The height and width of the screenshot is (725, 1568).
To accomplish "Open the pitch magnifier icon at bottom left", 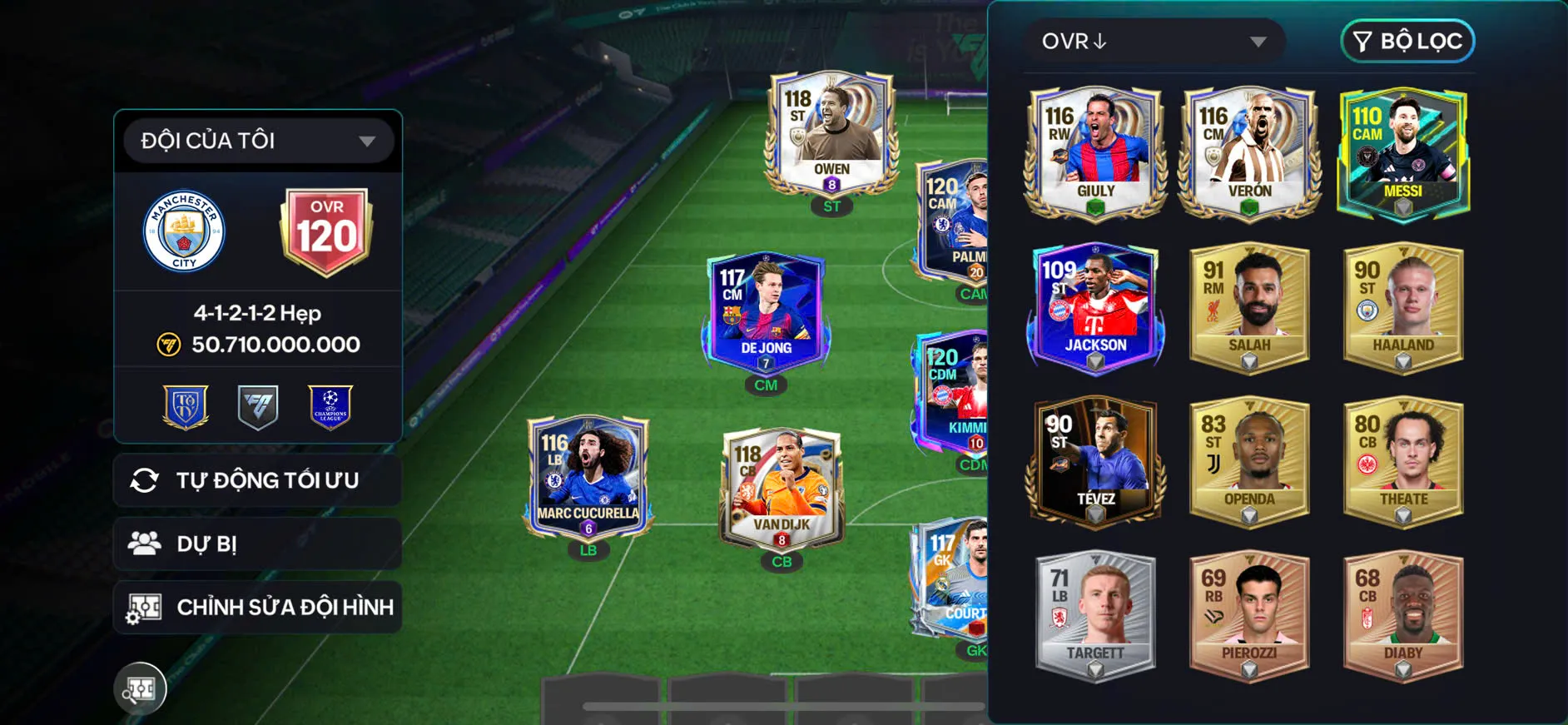I will point(141,688).
